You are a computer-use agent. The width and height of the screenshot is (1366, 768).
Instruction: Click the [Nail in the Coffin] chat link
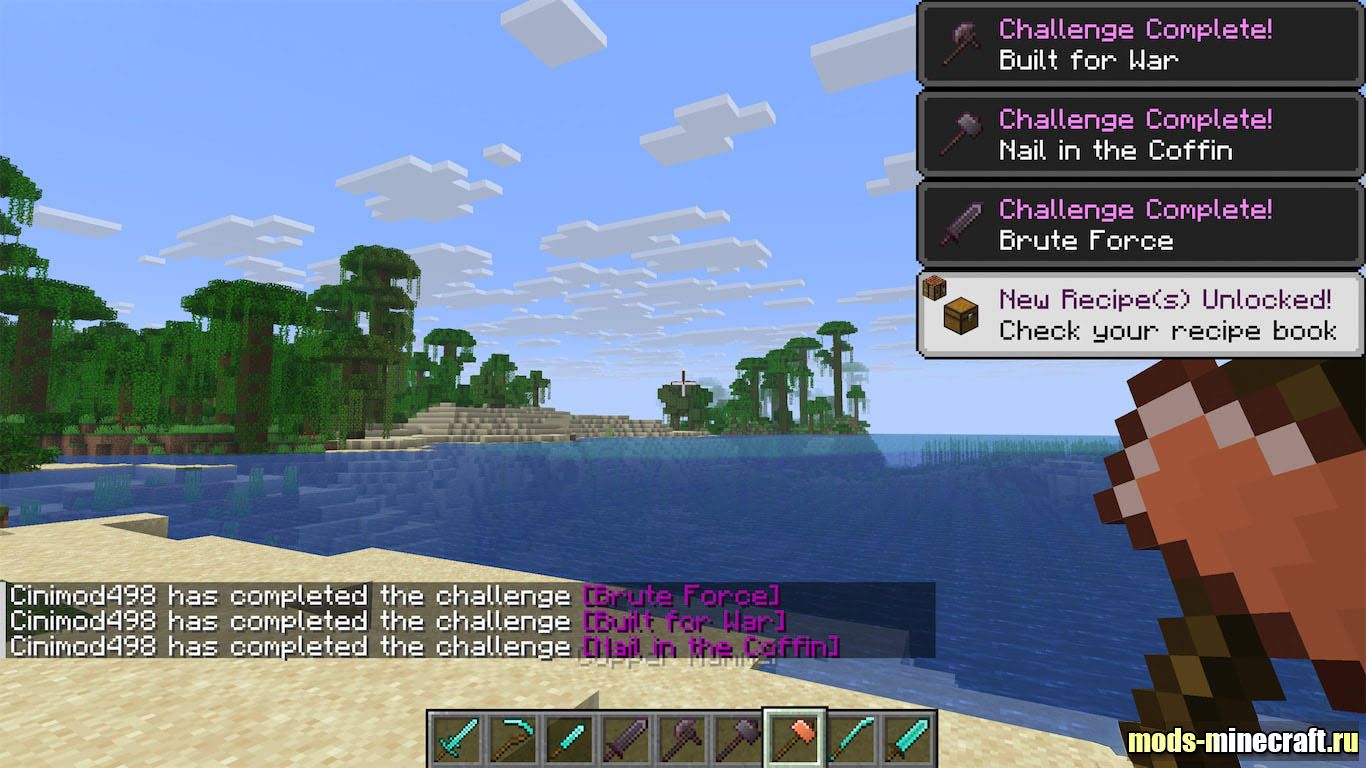(x=710, y=647)
